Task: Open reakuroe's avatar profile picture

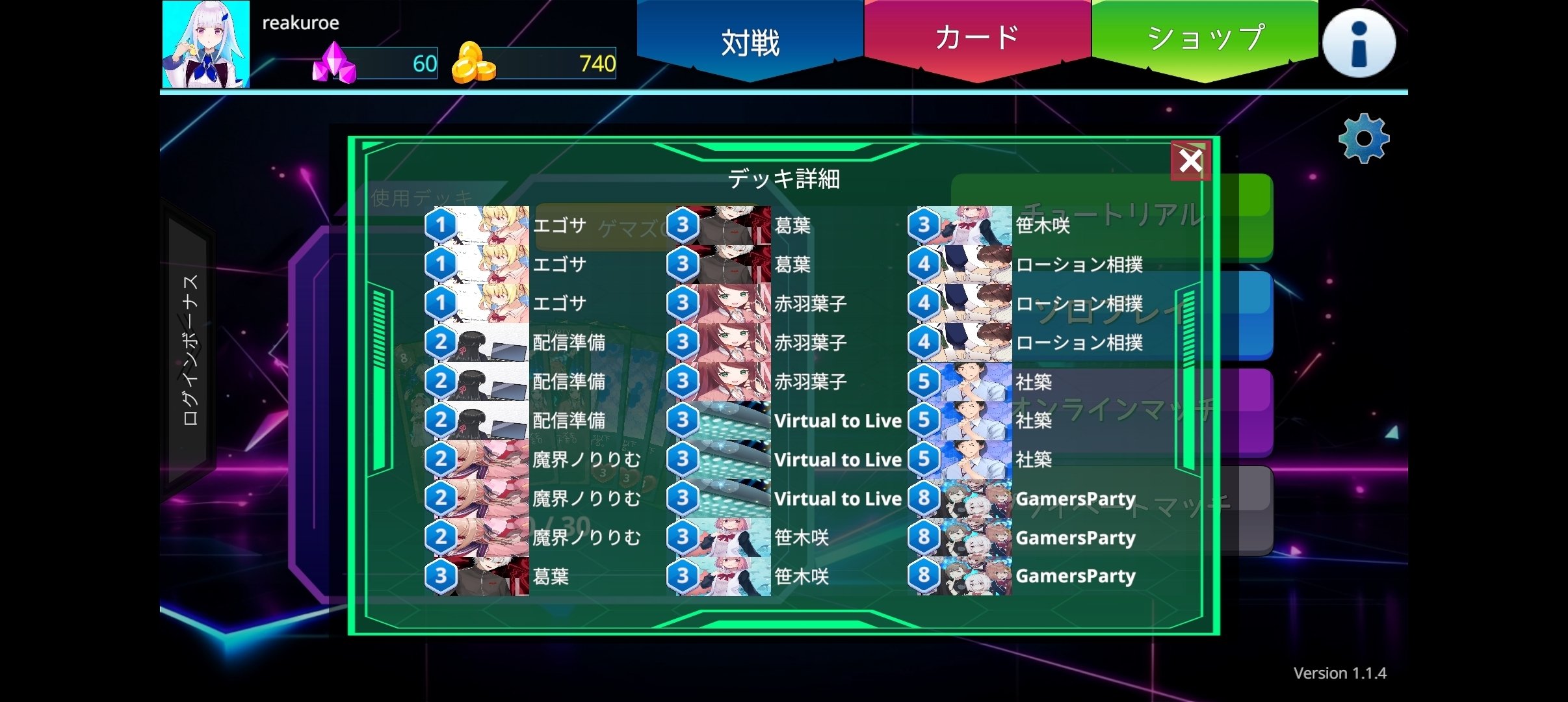Action: click(x=205, y=44)
